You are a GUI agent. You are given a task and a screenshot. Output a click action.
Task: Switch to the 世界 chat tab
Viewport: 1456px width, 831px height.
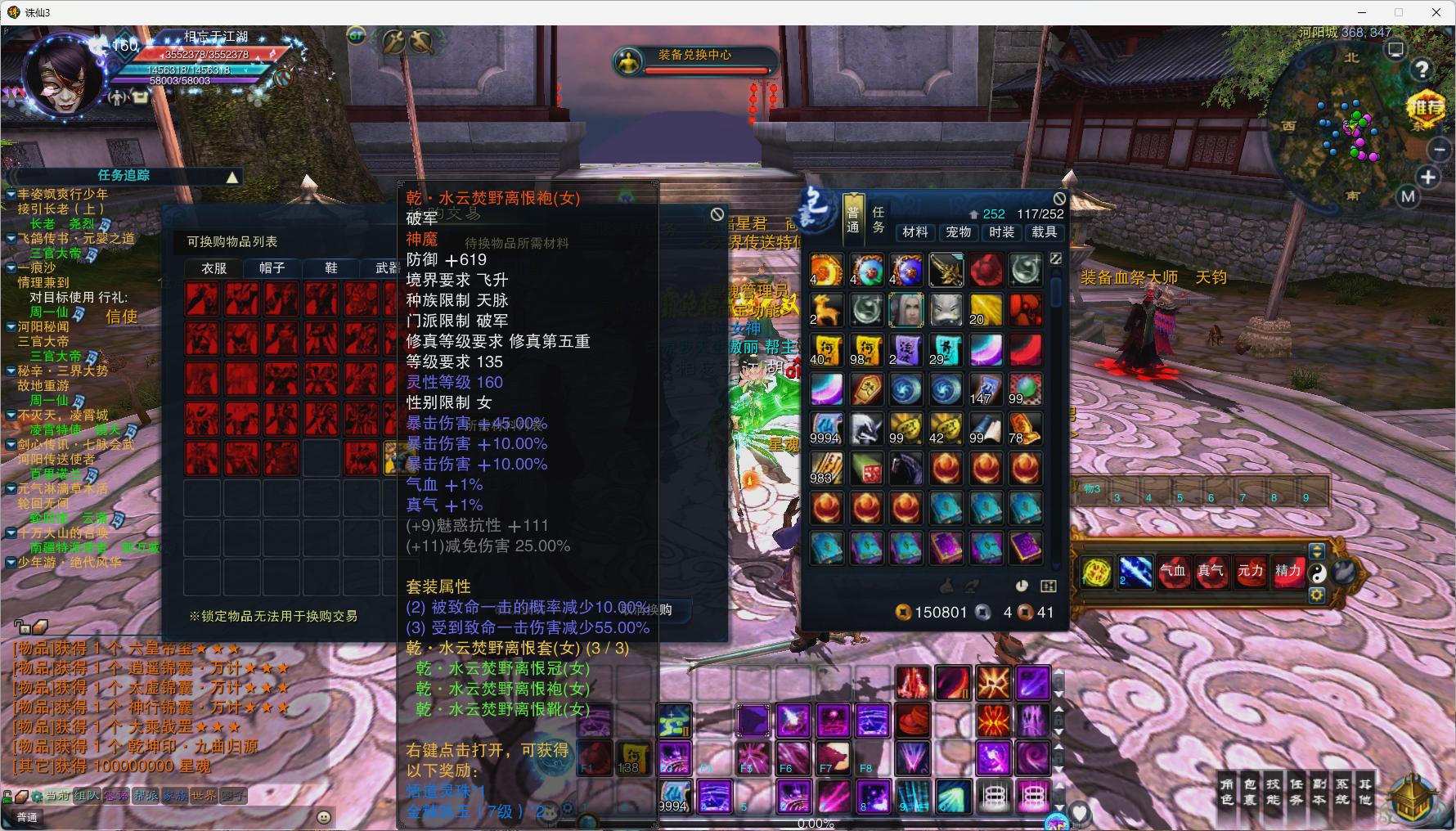(203, 794)
